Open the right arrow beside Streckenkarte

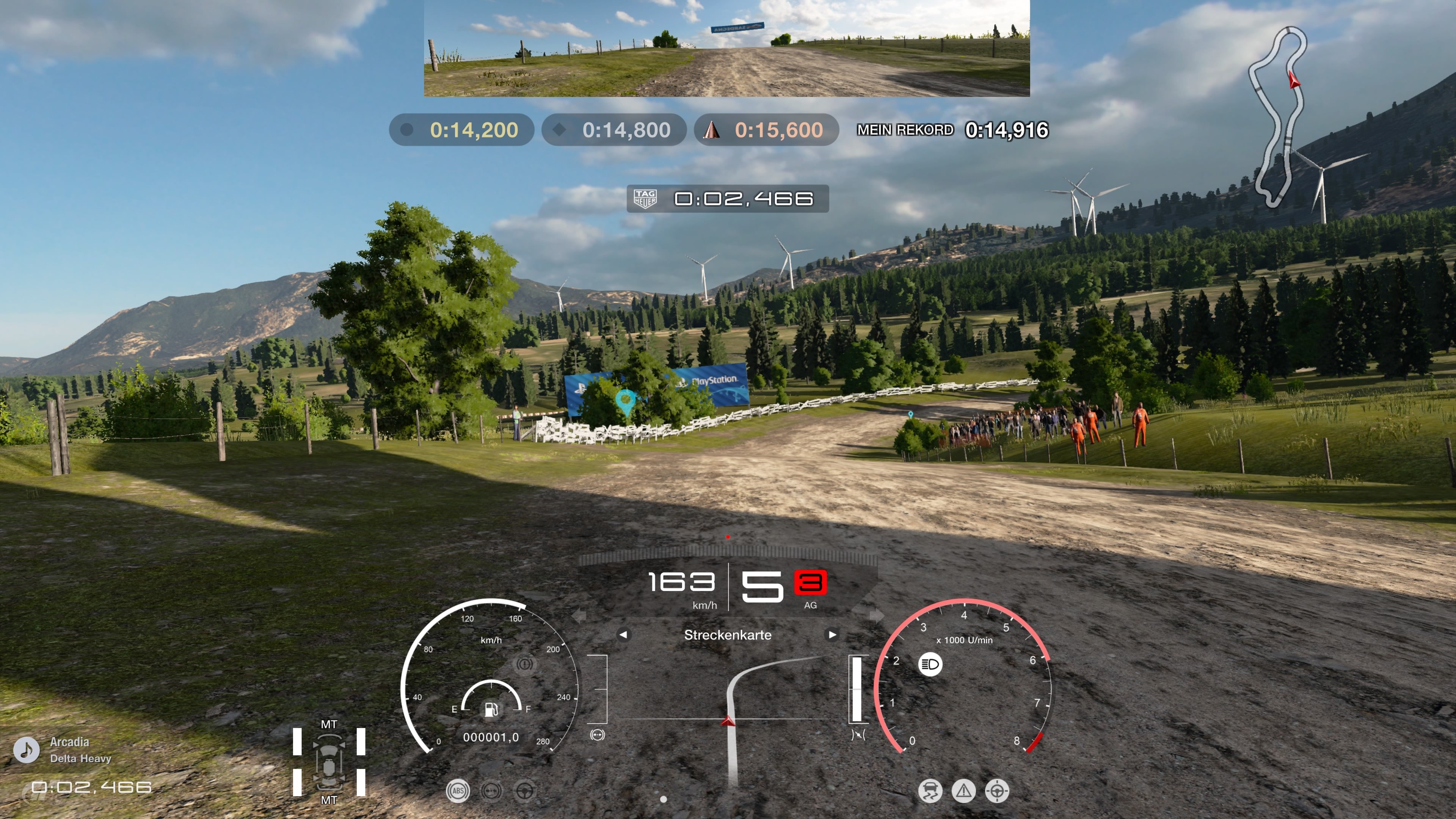(x=833, y=635)
